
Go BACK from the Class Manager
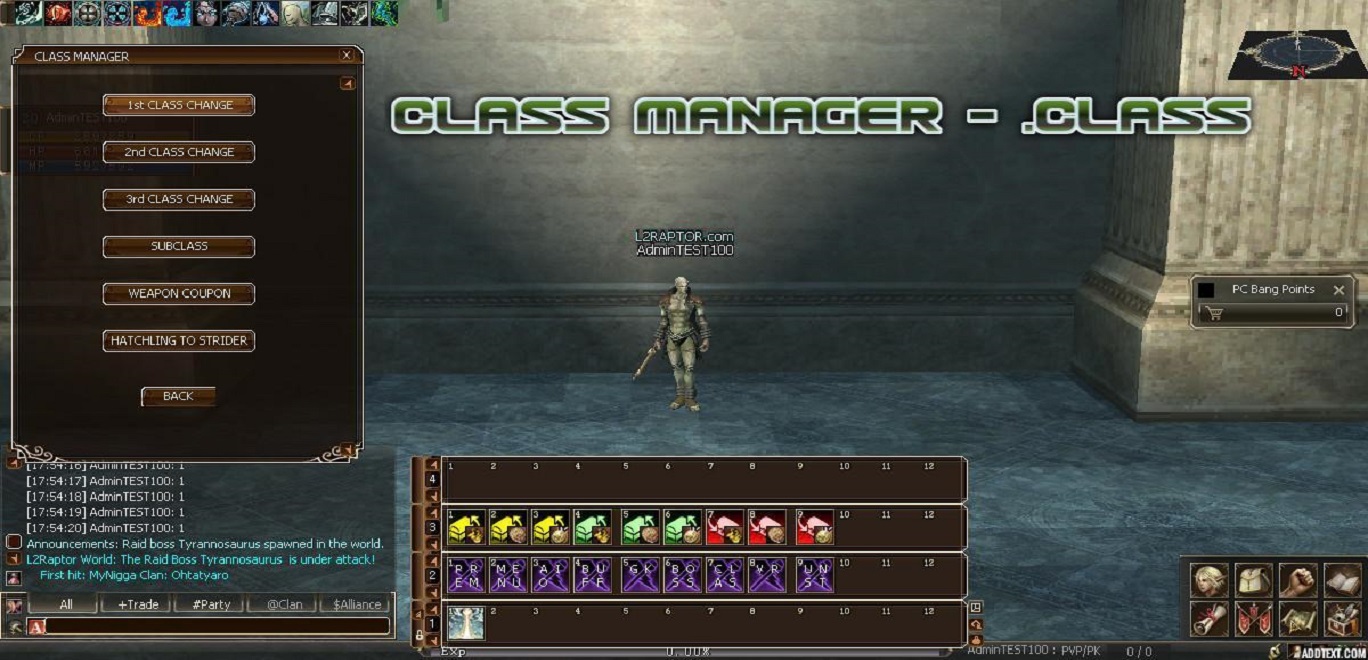click(178, 396)
